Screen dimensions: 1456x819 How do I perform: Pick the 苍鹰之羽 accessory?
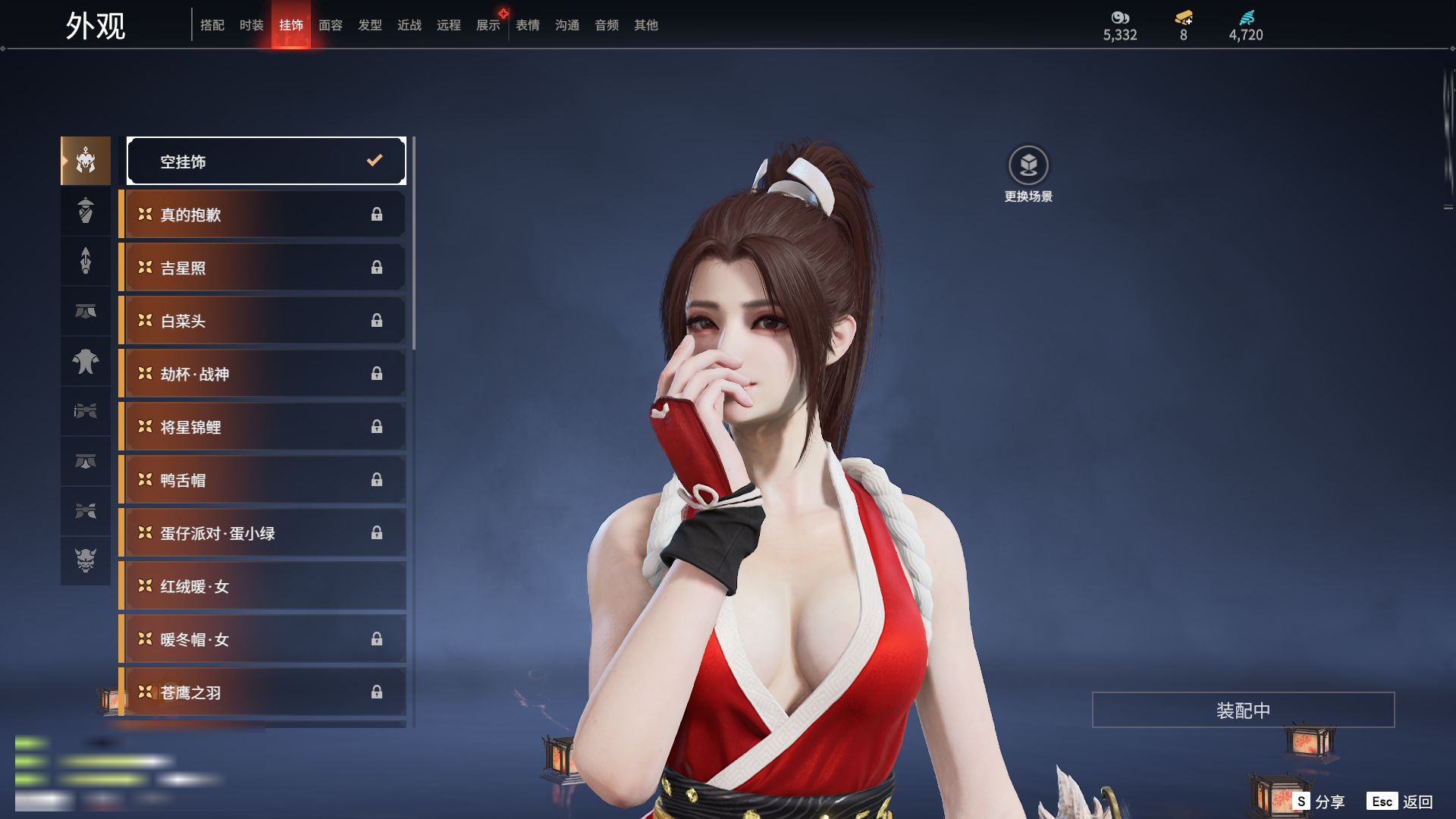262,692
